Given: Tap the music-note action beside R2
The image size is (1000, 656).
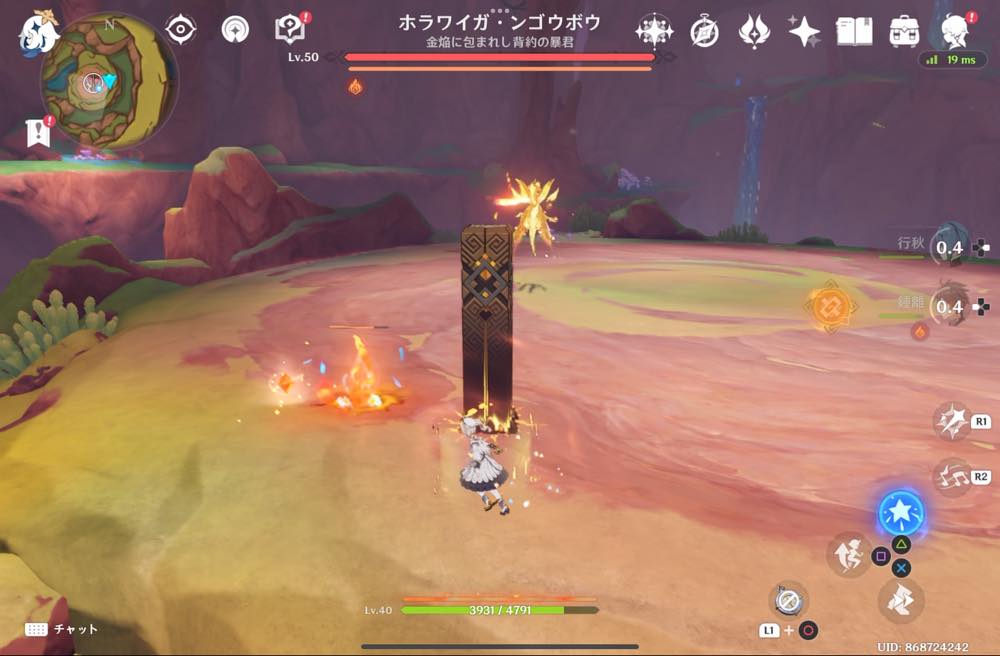Looking at the screenshot, I should (x=951, y=477).
